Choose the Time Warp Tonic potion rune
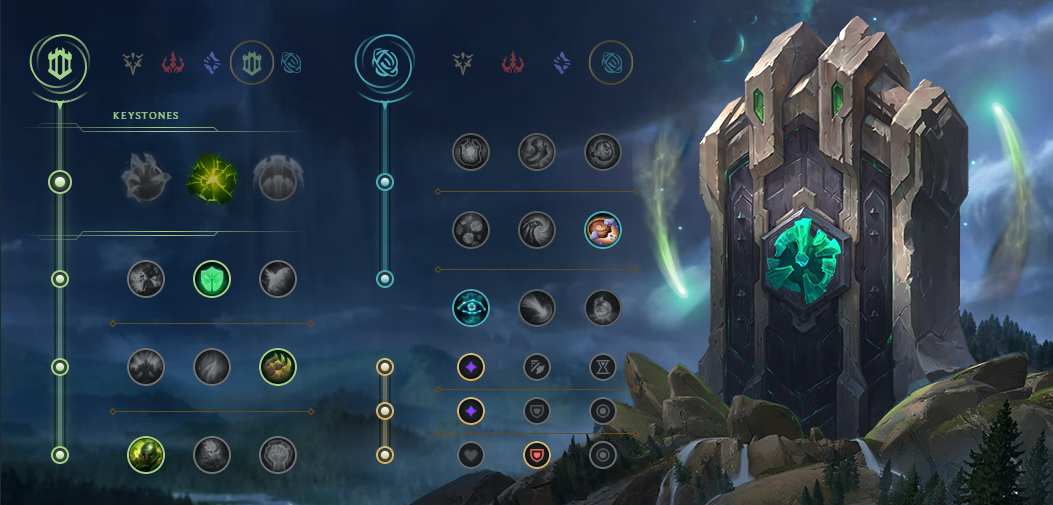This screenshot has width=1053, height=505. (x=603, y=308)
